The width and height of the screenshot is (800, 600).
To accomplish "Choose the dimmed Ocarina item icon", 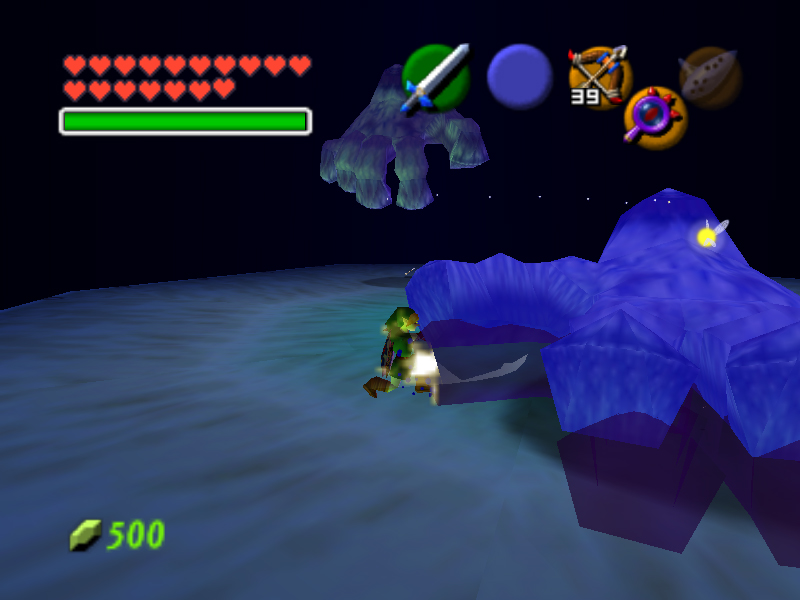I will pos(710,77).
